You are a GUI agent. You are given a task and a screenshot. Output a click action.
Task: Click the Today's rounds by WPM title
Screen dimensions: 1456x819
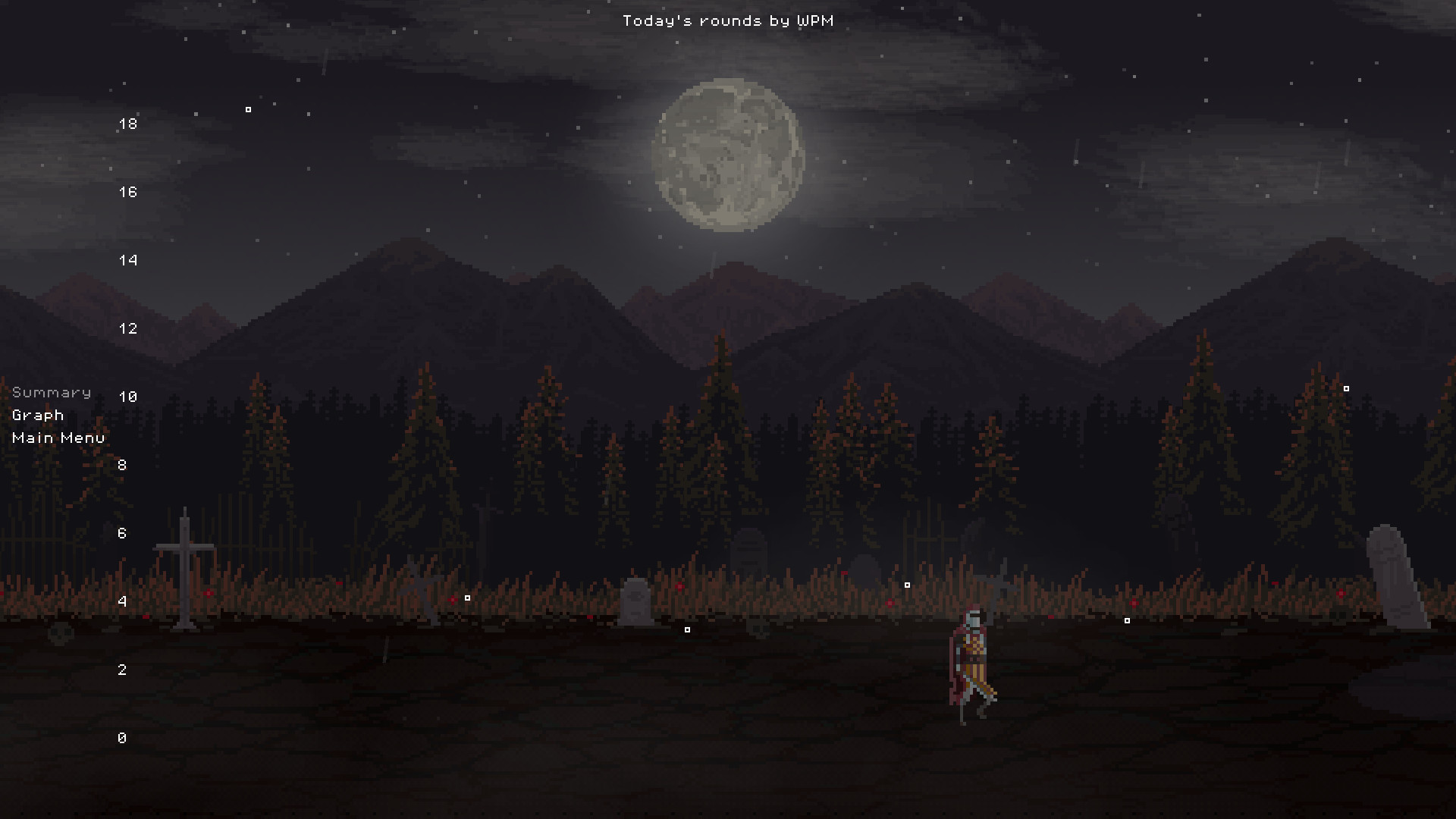point(727,20)
